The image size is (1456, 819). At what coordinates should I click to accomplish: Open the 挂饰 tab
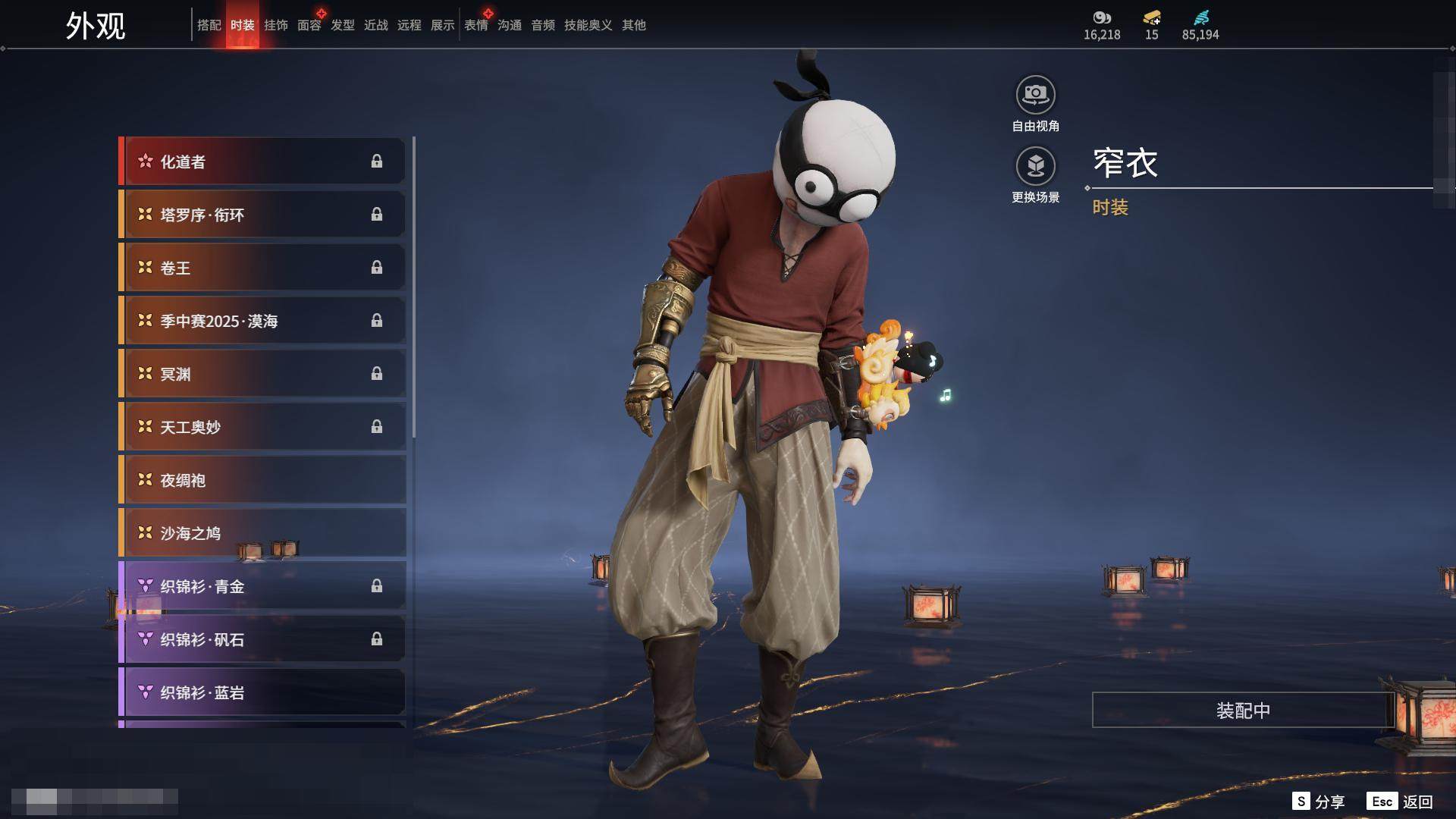275,25
